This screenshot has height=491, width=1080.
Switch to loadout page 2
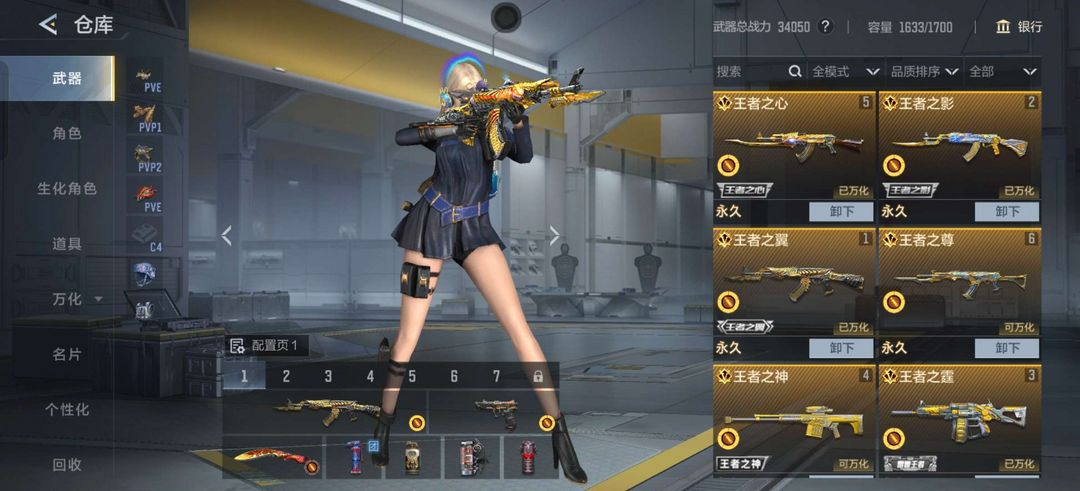click(x=286, y=377)
